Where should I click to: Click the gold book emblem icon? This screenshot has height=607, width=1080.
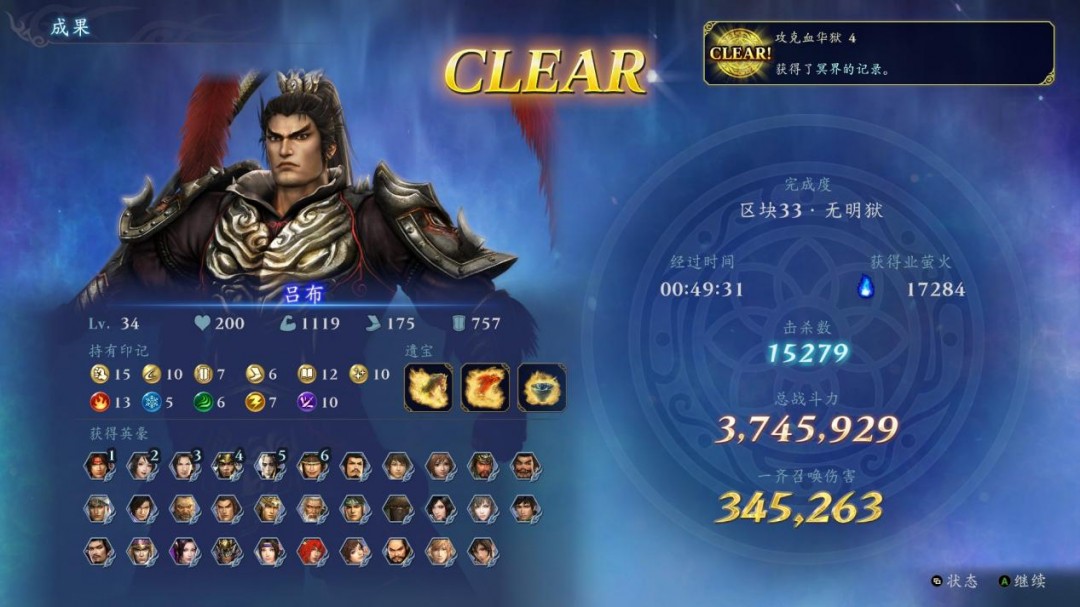click(x=307, y=374)
